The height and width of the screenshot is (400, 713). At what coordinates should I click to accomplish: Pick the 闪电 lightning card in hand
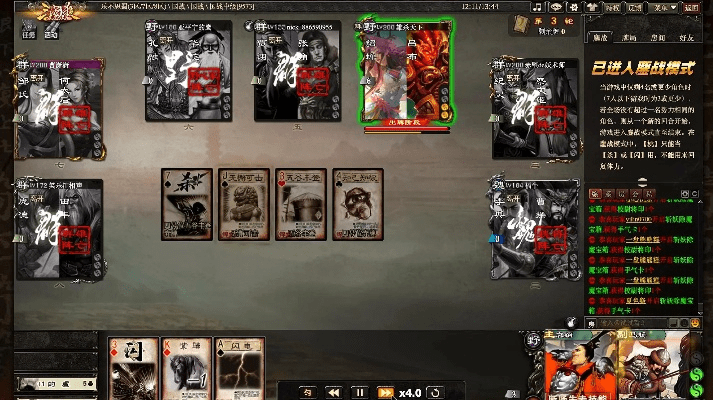241,369
